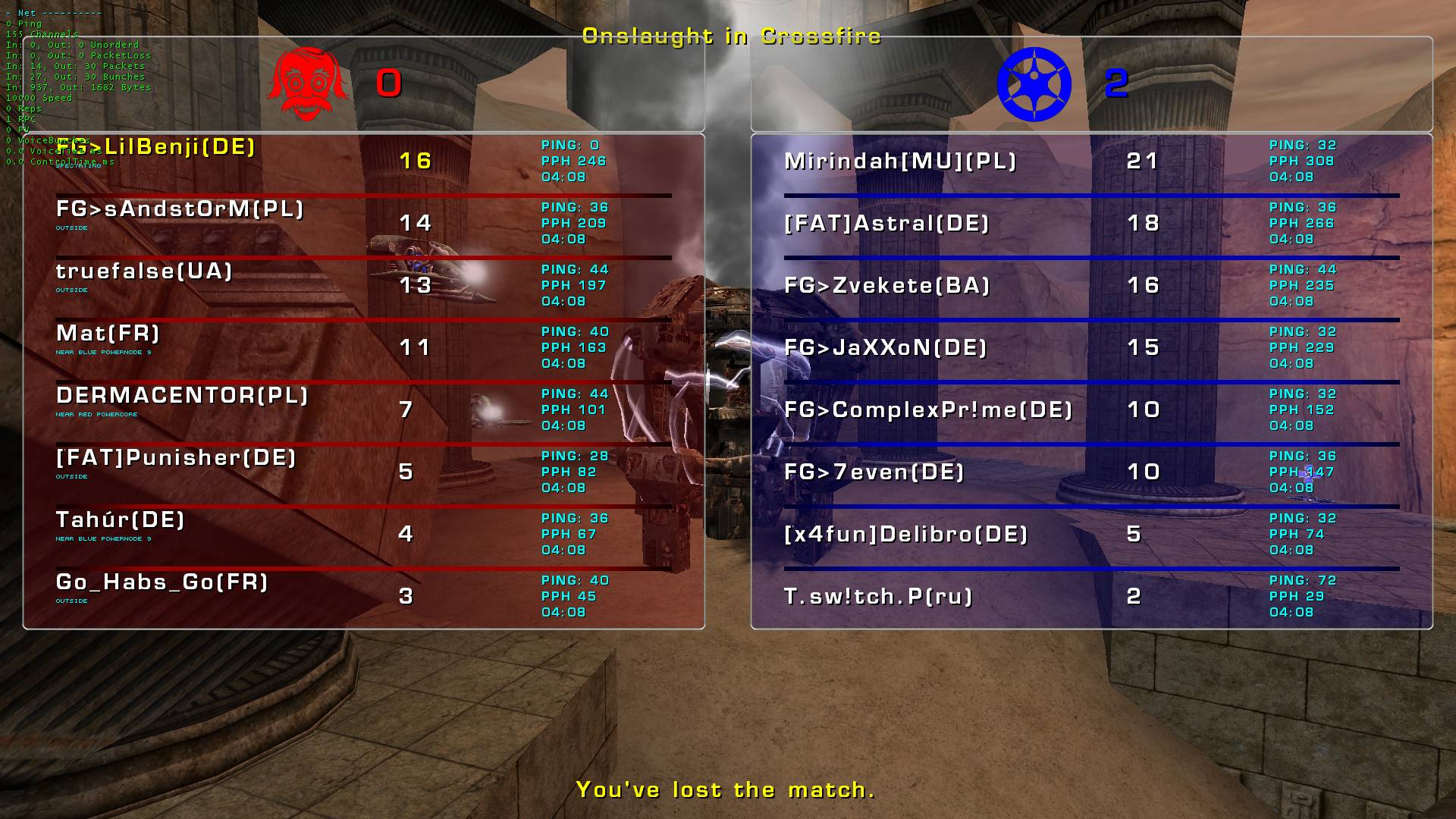
Task: Pick the DERMACENTOR(PL) scoreboard entry
Action: click(x=182, y=396)
